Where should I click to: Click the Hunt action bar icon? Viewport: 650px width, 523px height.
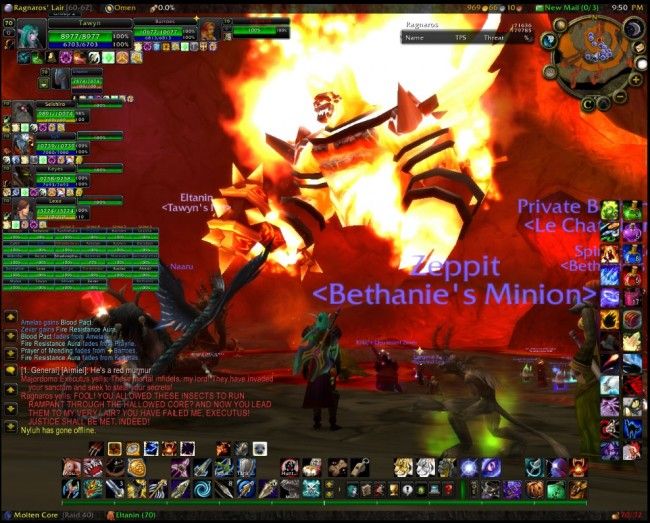tap(290, 467)
